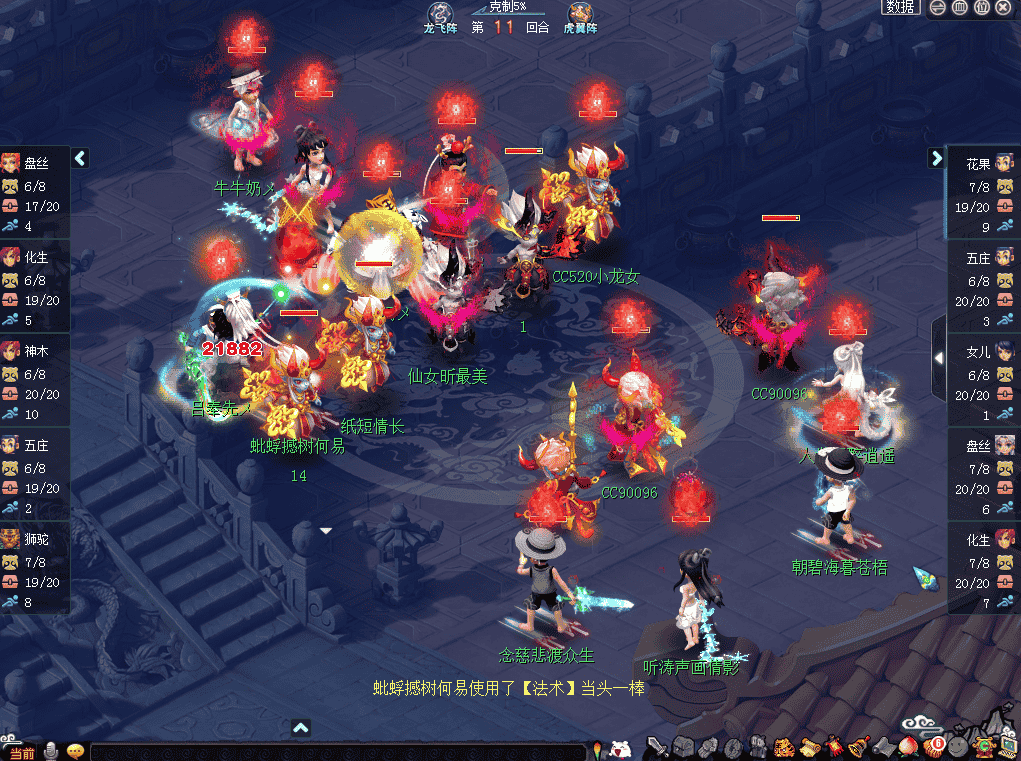Click the swap arrows button beside 数据
This screenshot has width=1021, height=761.
coord(937,7)
